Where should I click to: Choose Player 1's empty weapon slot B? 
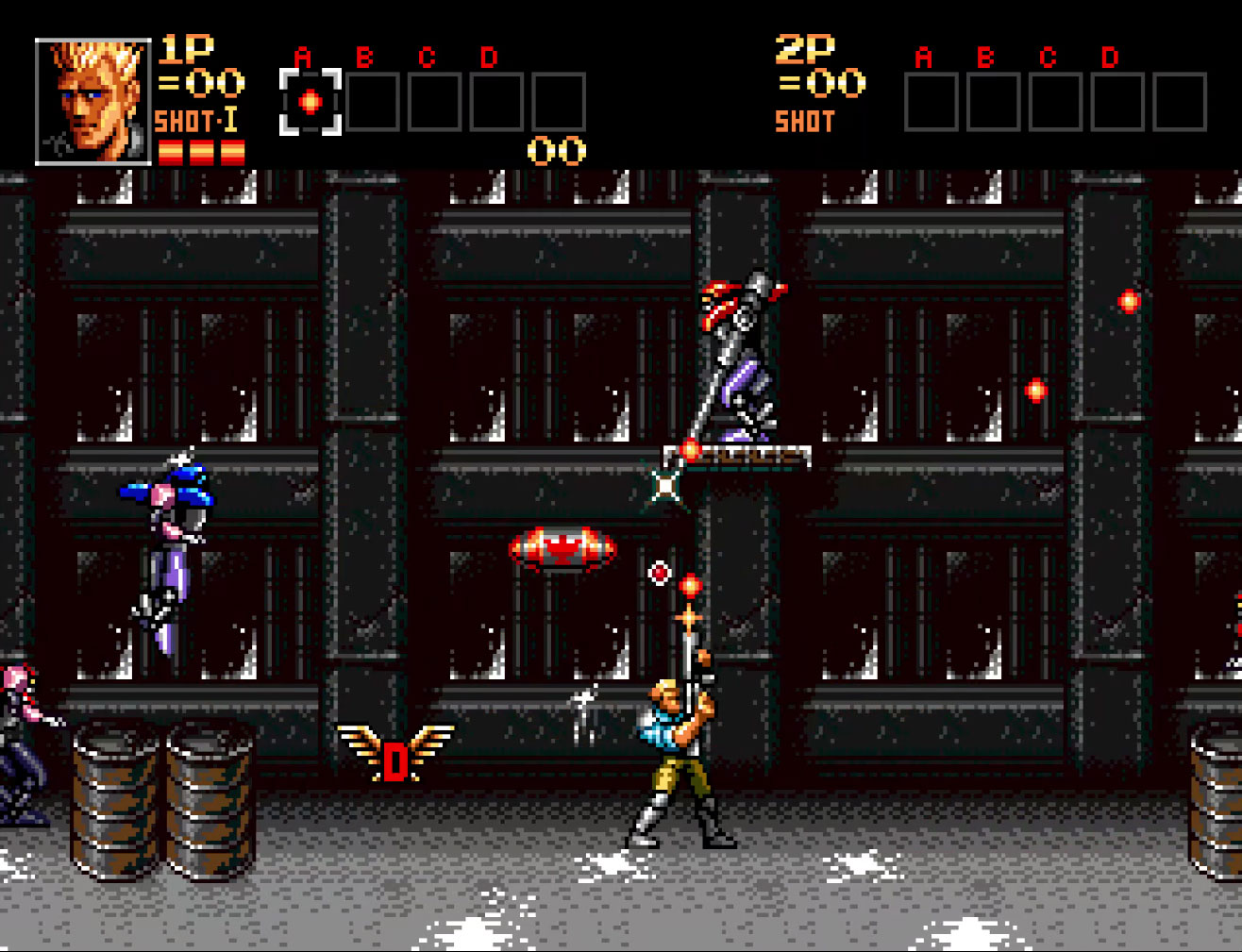tap(373, 102)
